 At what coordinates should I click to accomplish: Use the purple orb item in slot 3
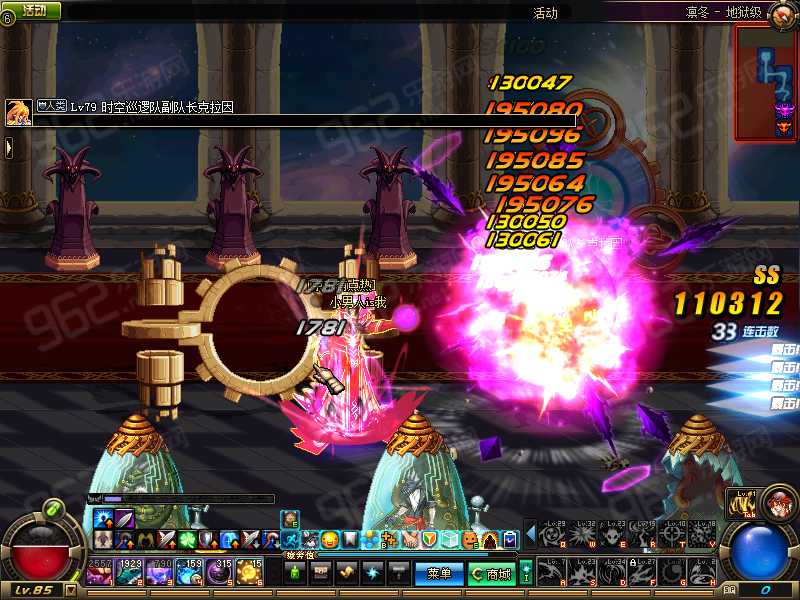point(160,573)
